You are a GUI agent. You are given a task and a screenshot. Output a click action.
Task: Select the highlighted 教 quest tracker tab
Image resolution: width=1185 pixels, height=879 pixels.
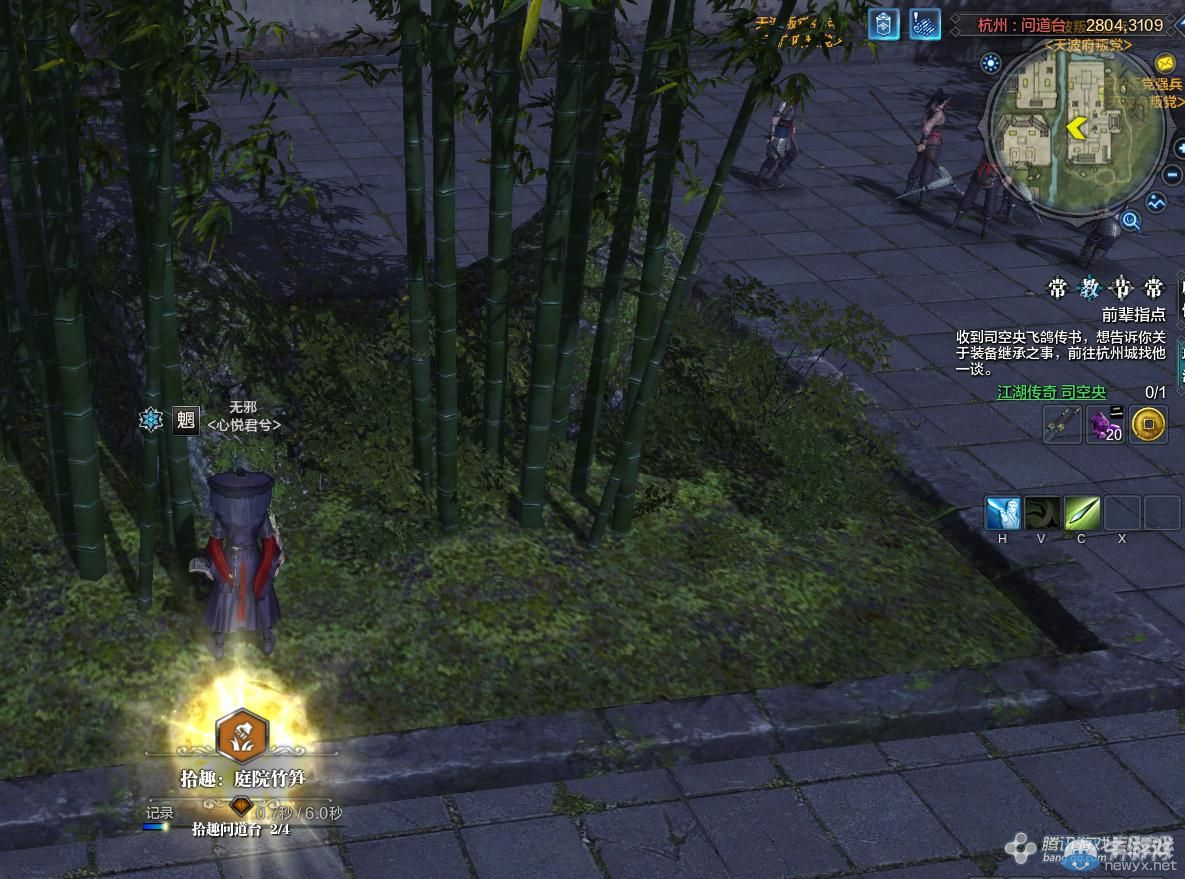1089,289
